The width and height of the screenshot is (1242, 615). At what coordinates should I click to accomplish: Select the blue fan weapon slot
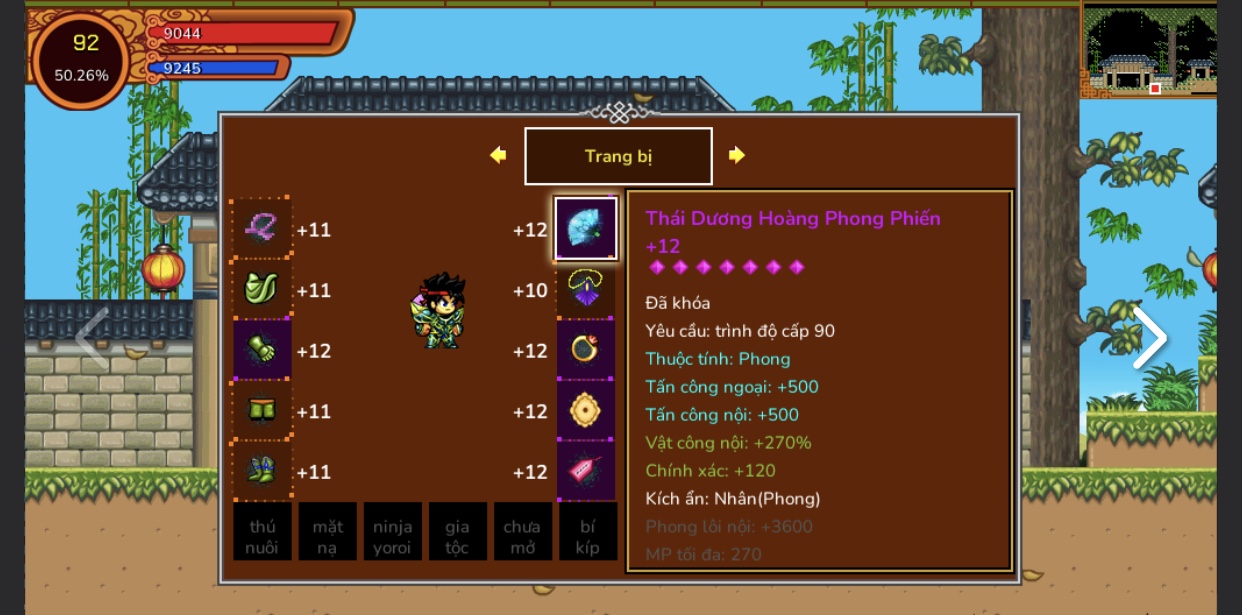point(586,229)
